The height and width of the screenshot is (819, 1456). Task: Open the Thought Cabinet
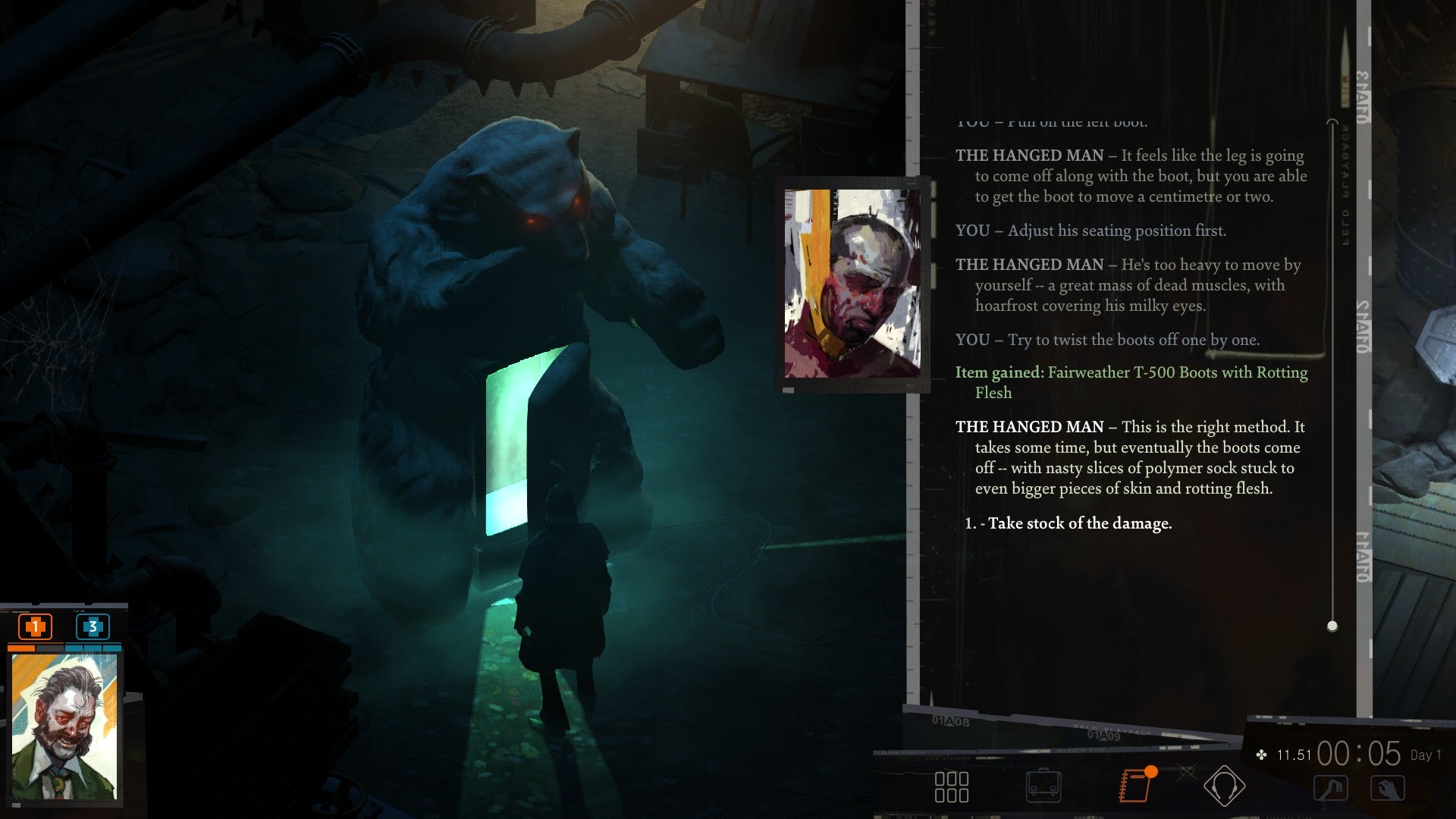pos(1226,787)
